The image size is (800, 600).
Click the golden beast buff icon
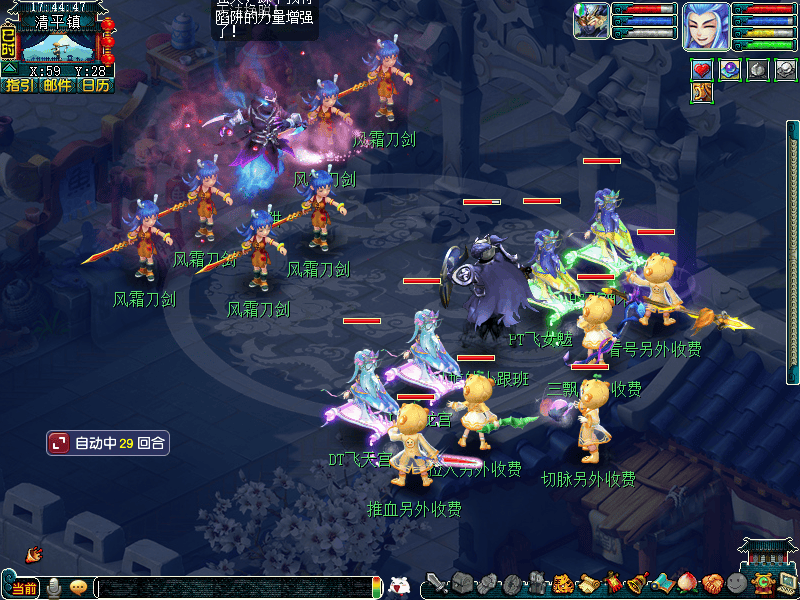[703, 93]
